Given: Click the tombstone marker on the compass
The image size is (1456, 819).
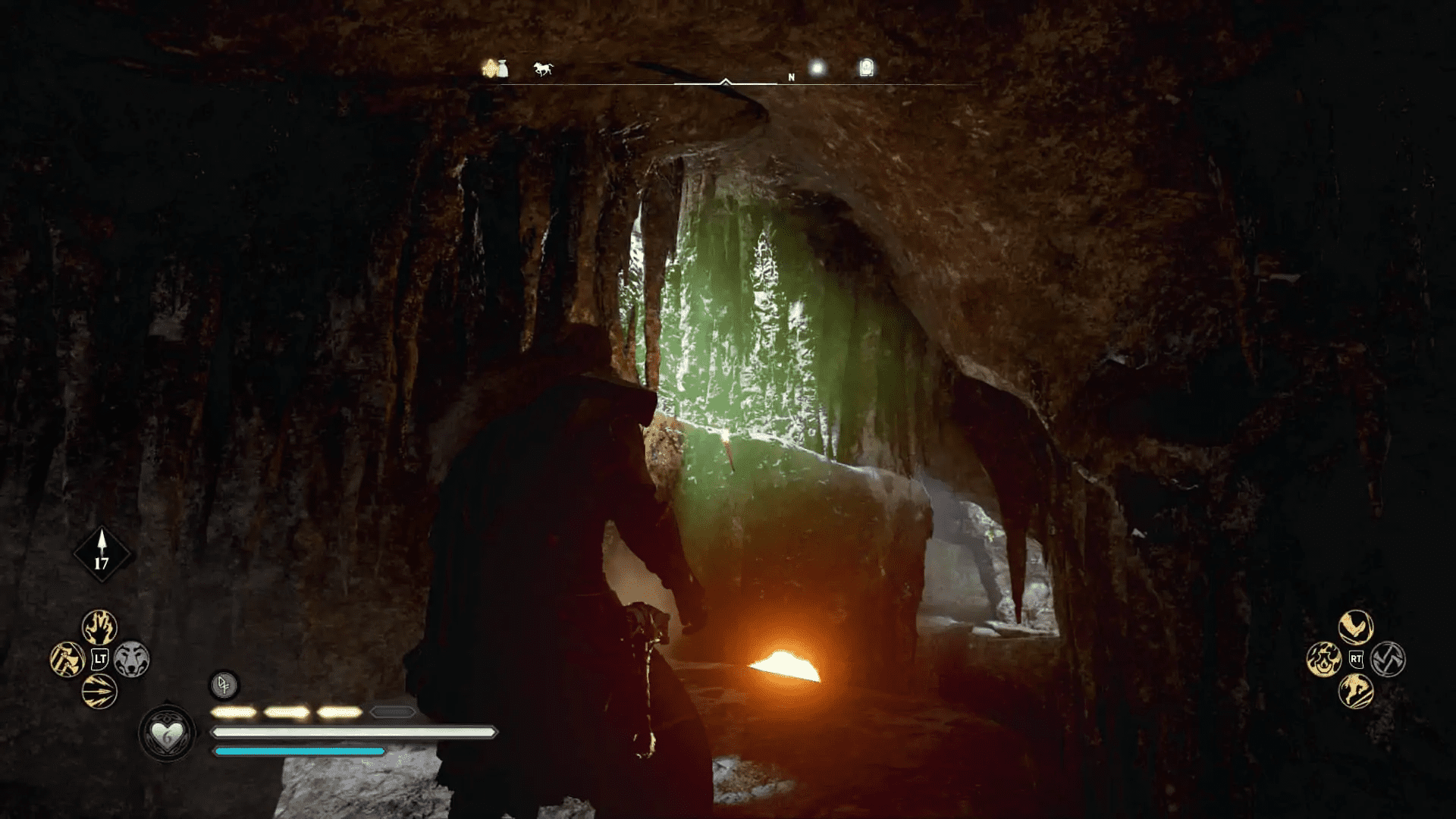Looking at the screenshot, I should tap(866, 68).
